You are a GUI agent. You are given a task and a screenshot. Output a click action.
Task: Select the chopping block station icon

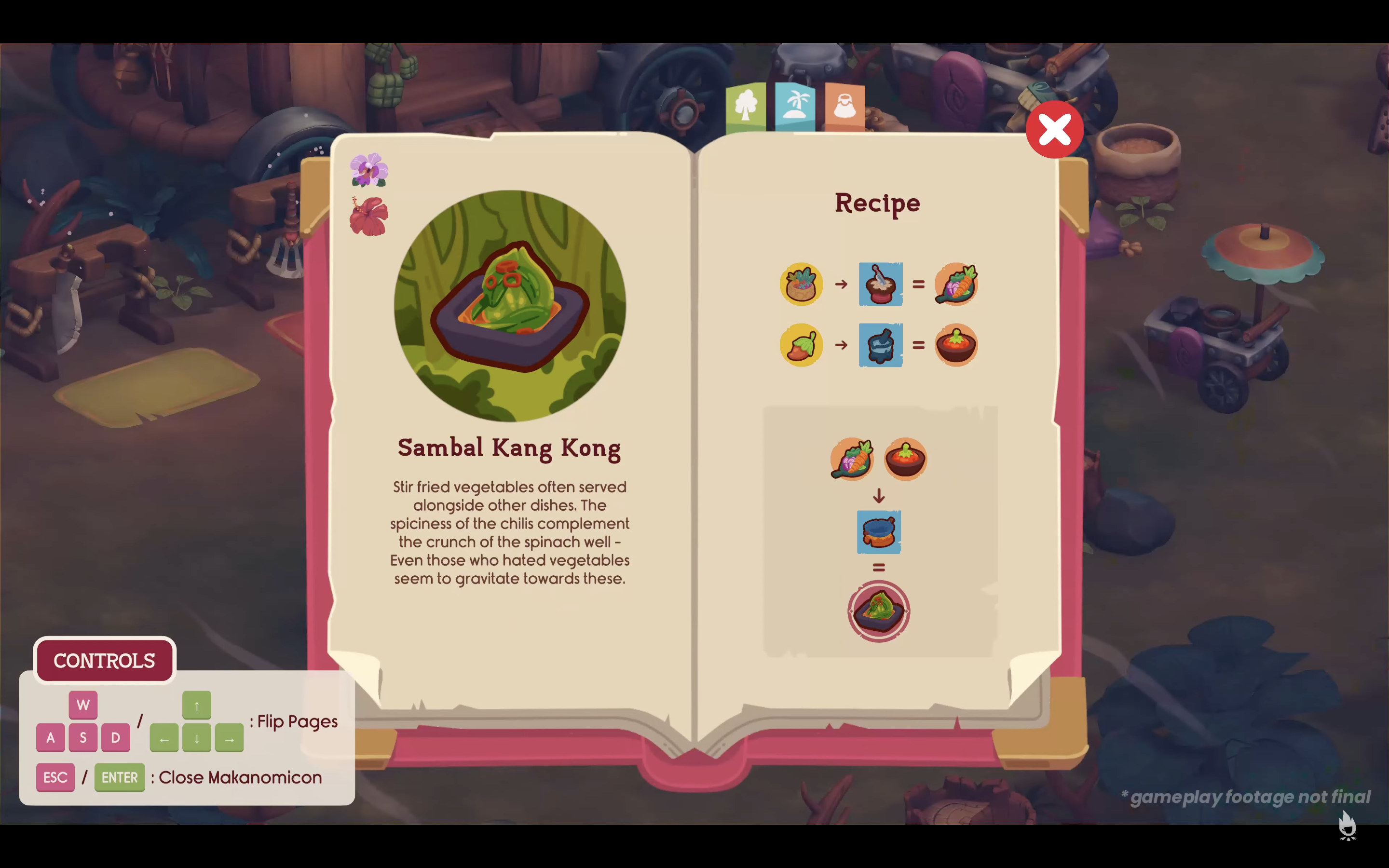[881, 284]
